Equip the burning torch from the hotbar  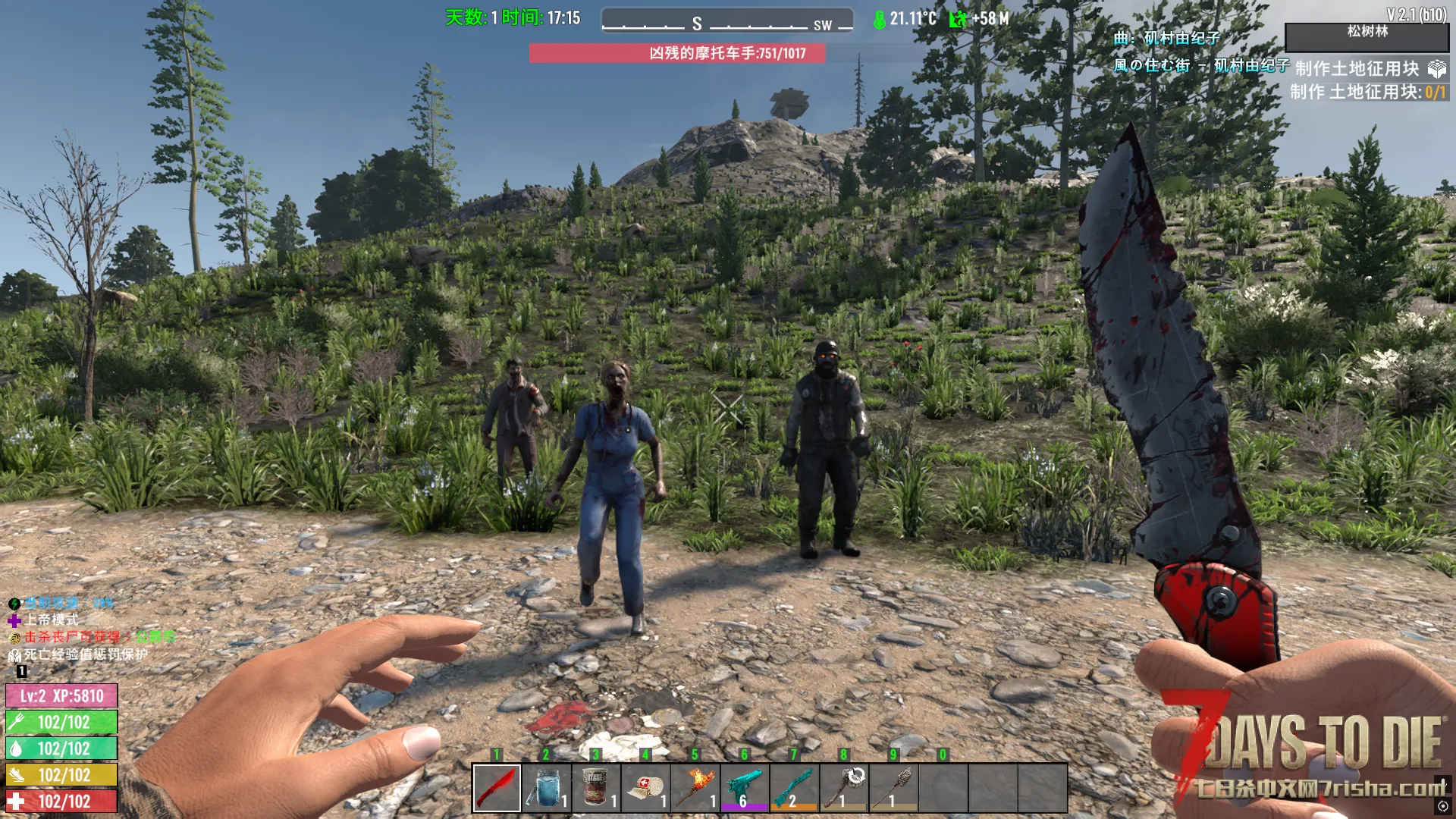point(695,788)
